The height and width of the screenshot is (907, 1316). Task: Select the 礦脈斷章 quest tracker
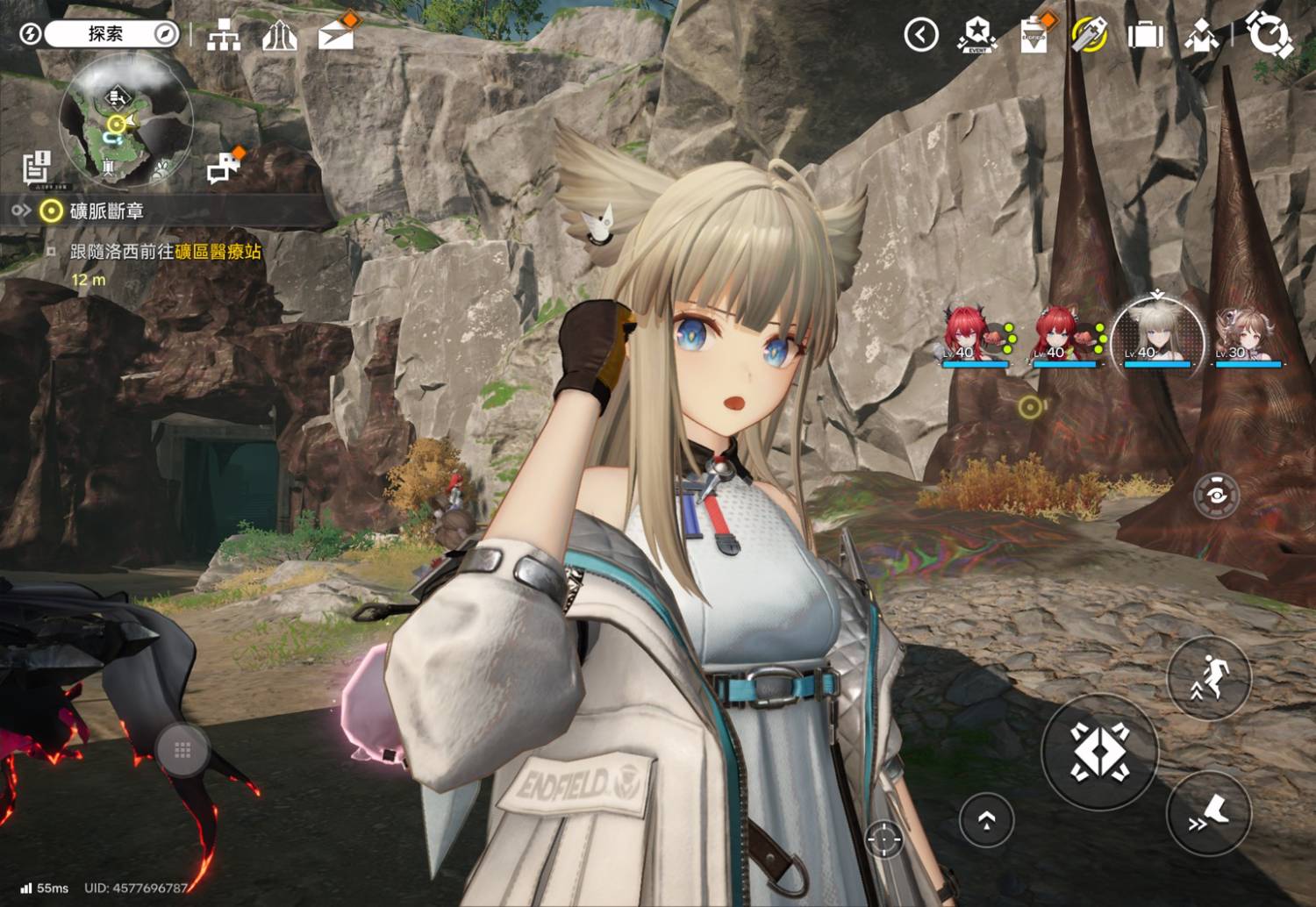(105, 211)
